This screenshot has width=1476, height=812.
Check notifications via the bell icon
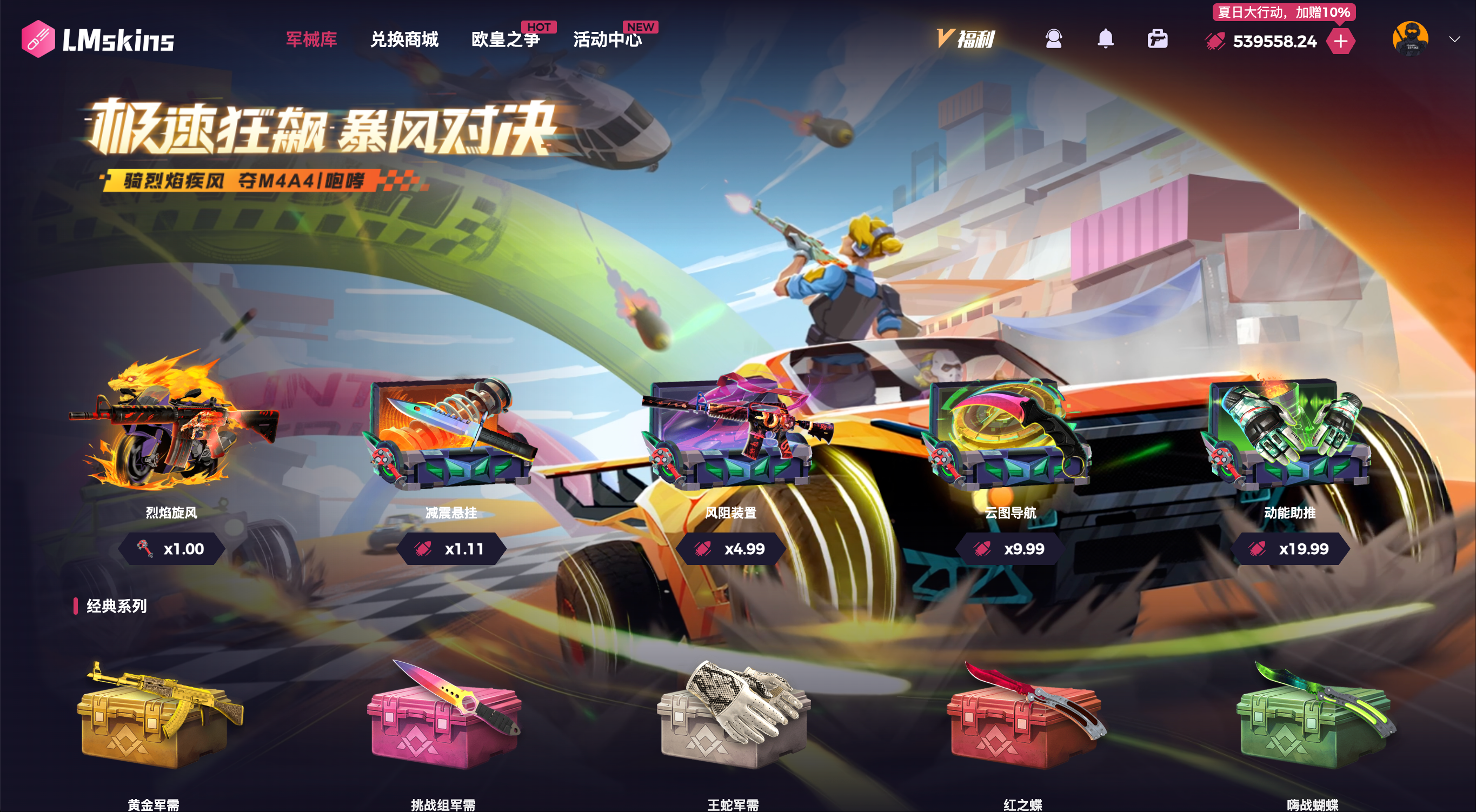(x=1106, y=39)
